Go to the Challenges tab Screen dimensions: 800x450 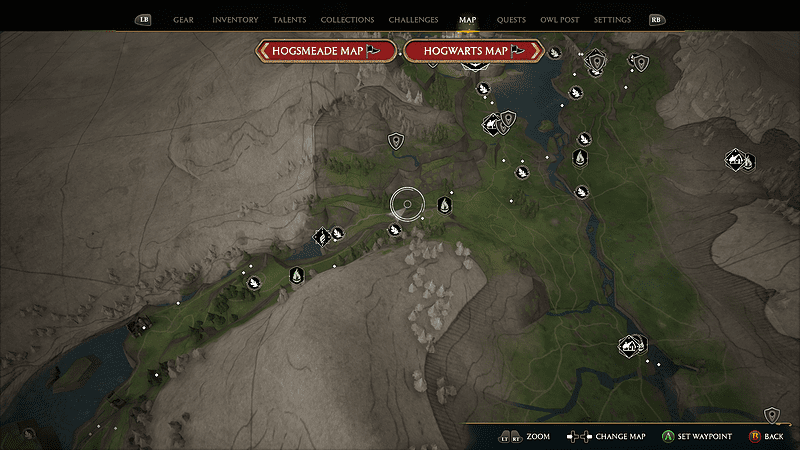[415, 20]
